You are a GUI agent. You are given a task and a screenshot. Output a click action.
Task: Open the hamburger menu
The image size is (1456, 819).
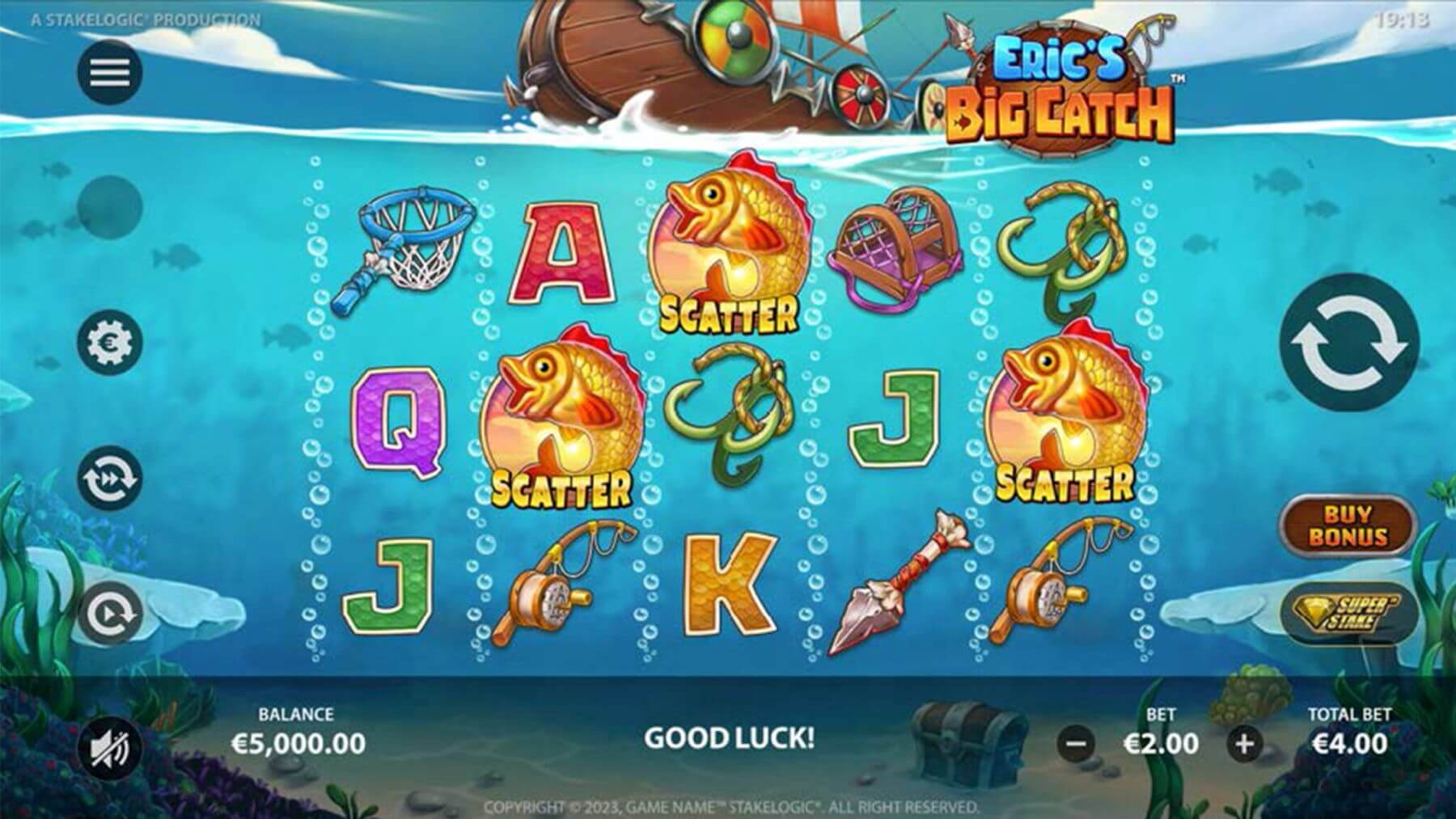pos(110,73)
